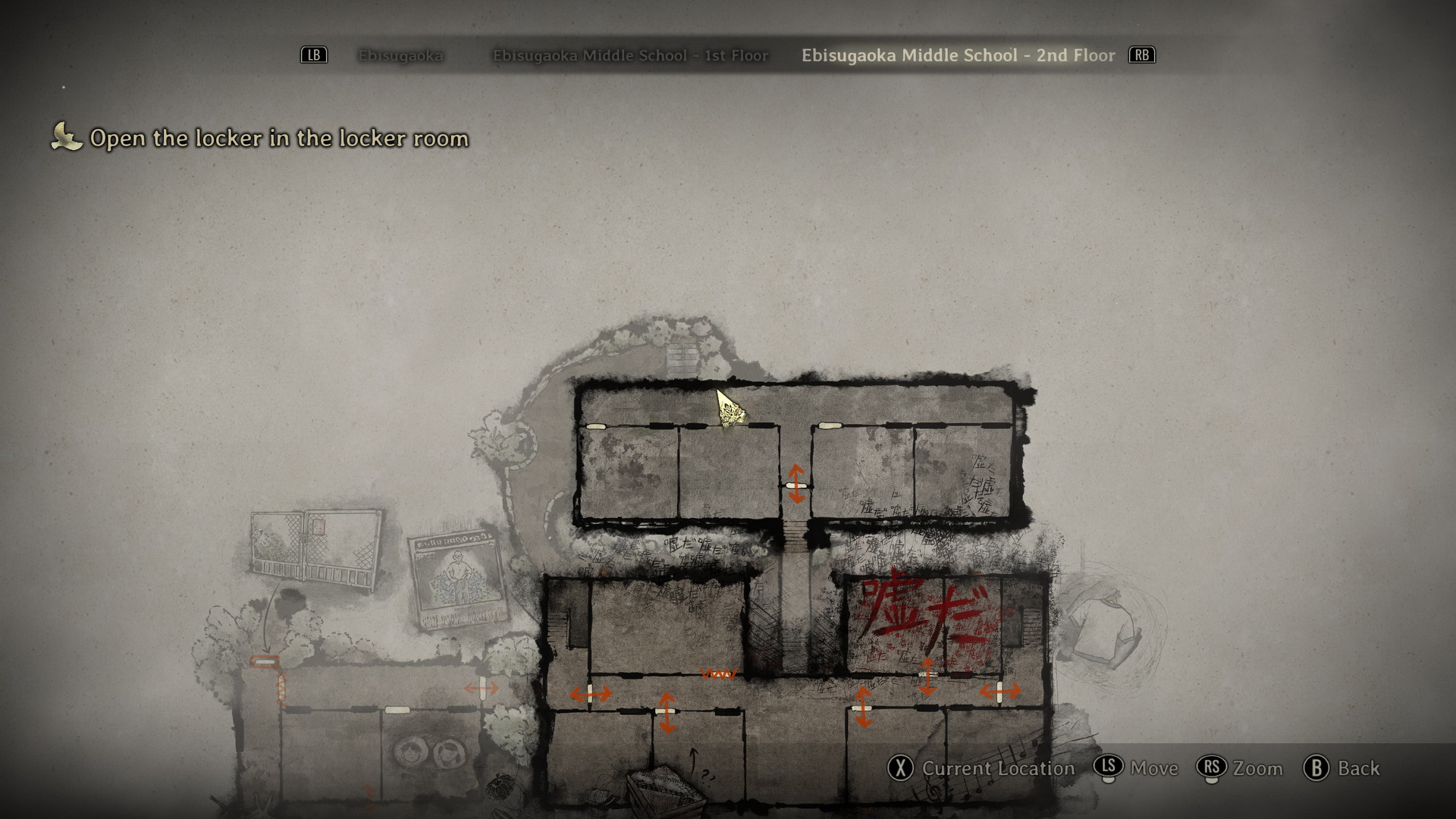This screenshot has height=819, width=1456.
Task: Choose the Current Location option
Action: pos(982,768)
